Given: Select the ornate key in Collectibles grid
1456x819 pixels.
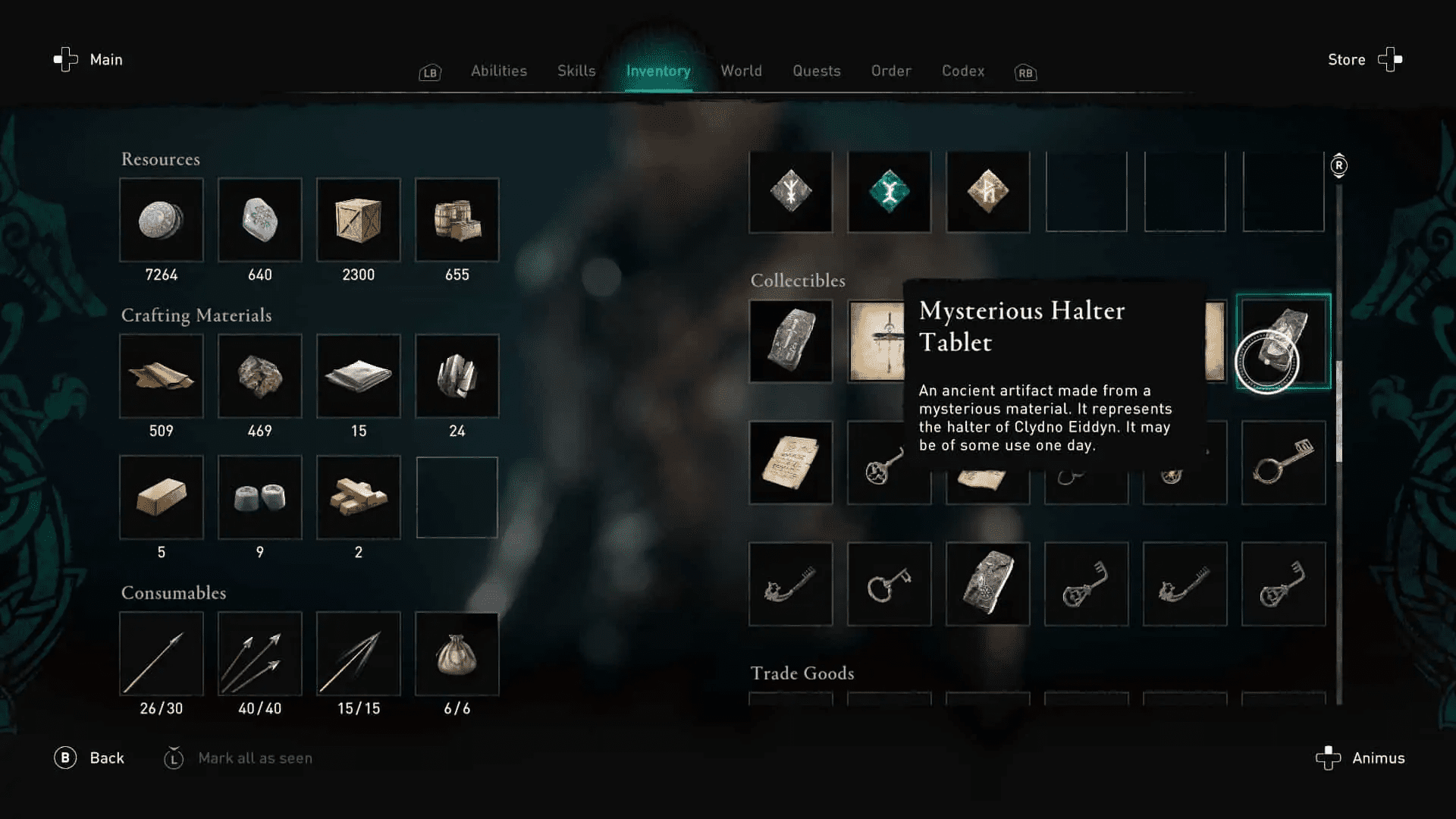Looking at the screenshot, I should pyautogui.click(x=1283, y=463).
